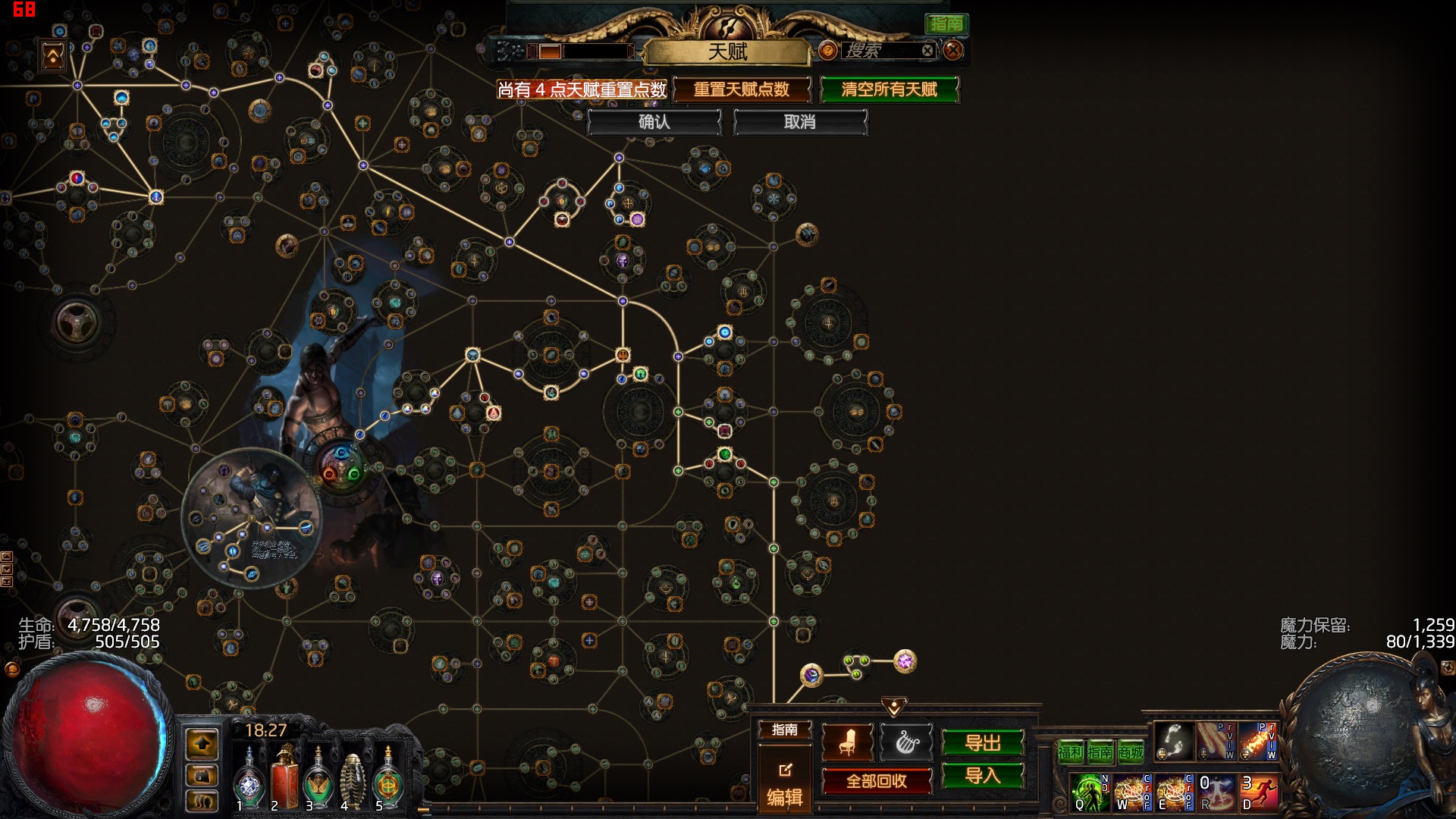
Task: Use the red flask in slot 2
Action: pyautogui.click(x=284, y=775)
